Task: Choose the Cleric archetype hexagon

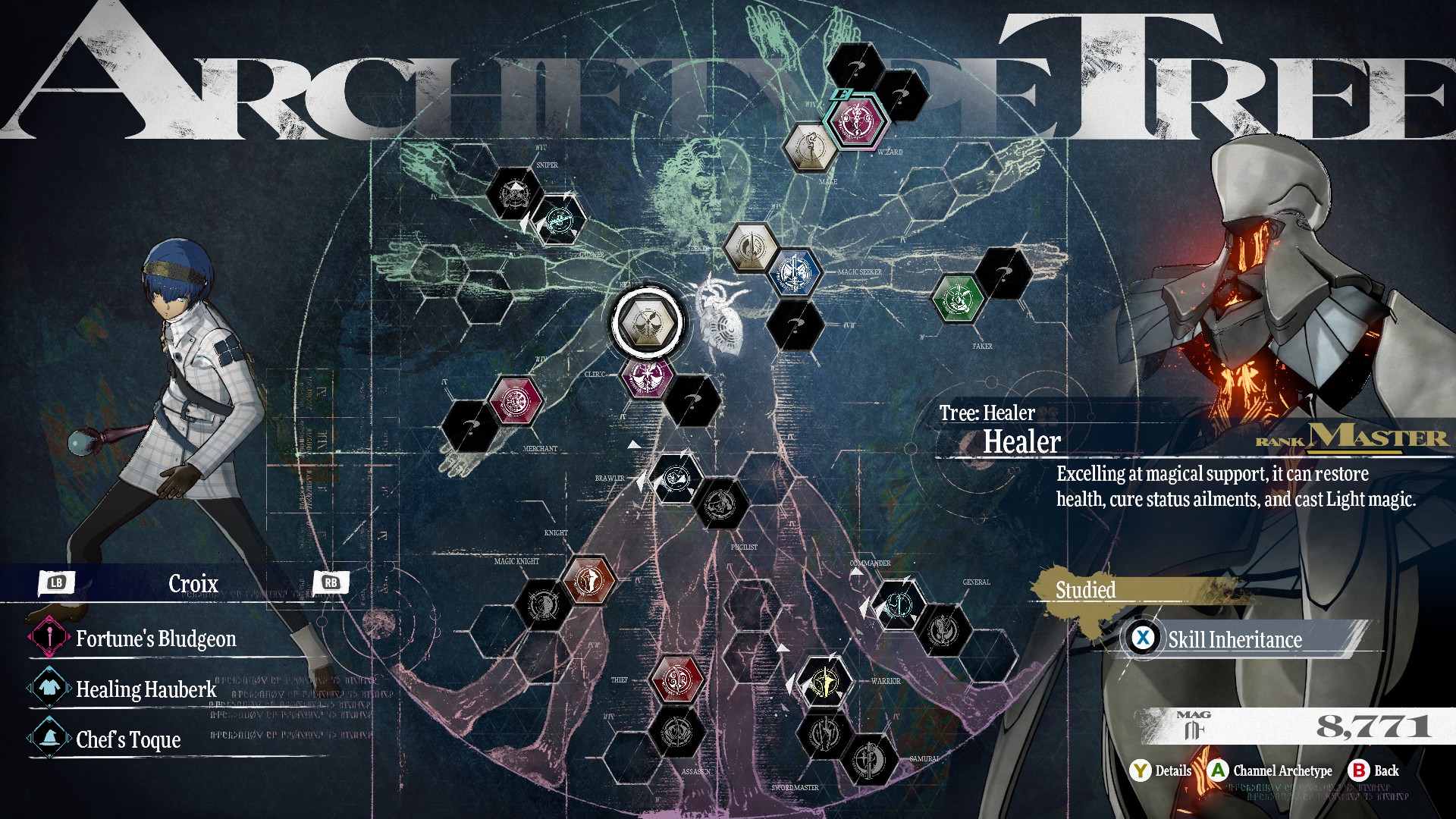Action: [x=648, y=374]
